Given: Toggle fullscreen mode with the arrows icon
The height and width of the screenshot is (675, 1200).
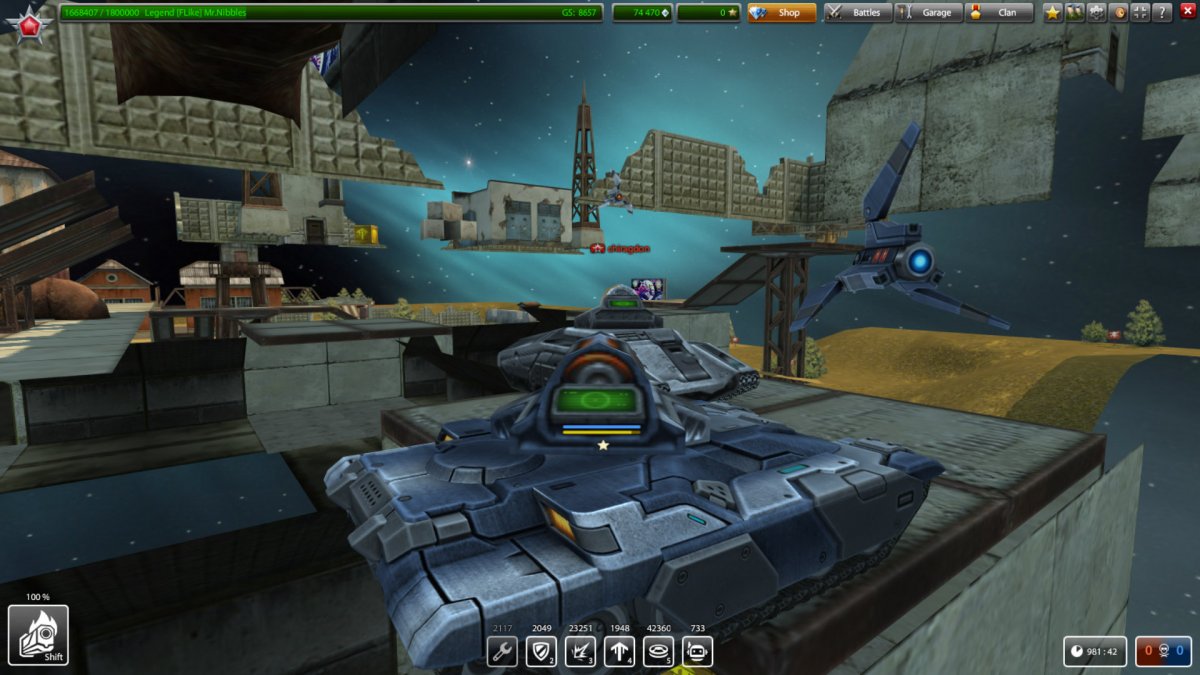Looking at the screenshot, I should 1140,13.
